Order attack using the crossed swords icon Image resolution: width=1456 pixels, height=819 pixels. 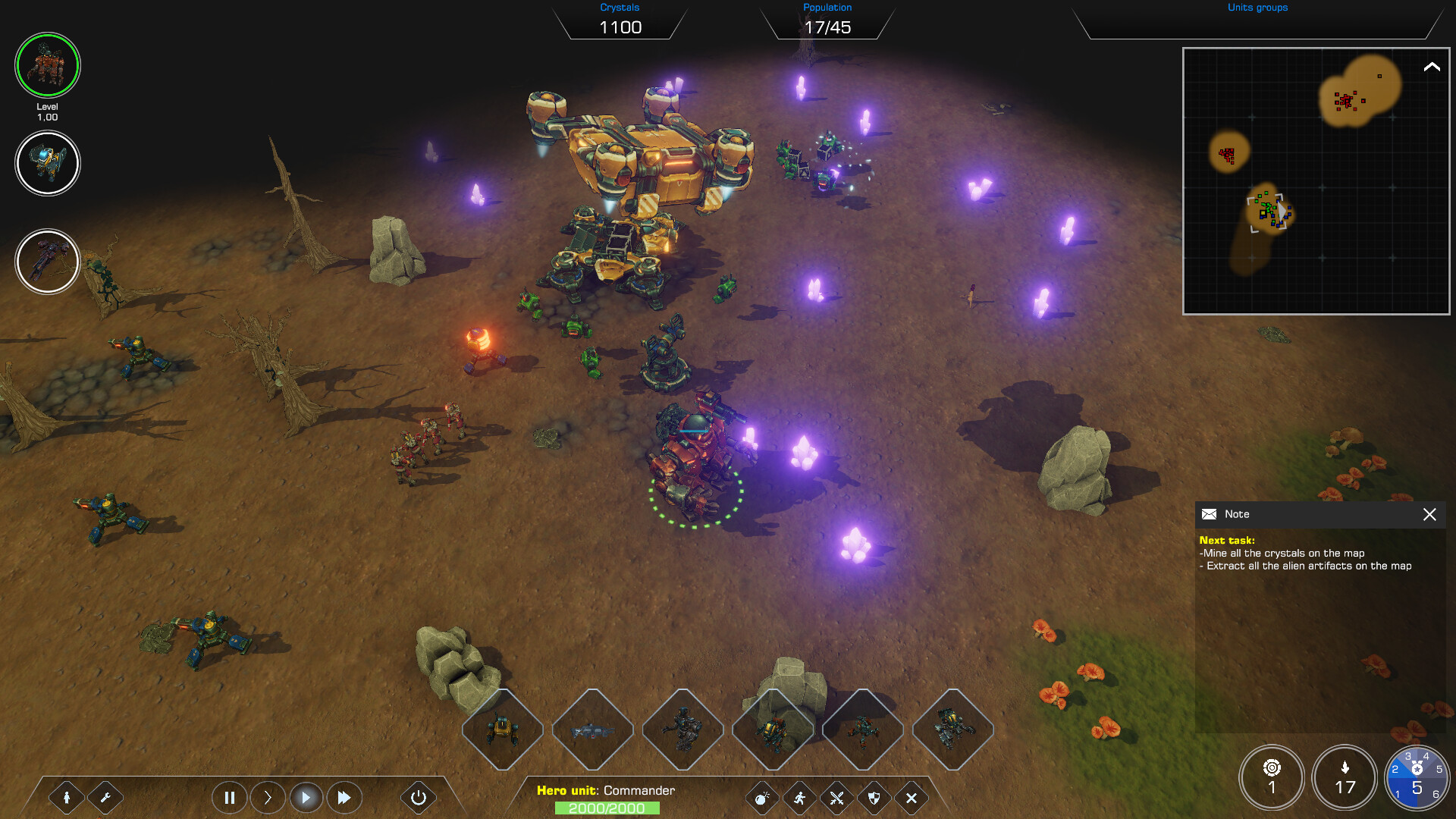click(836, 798)
